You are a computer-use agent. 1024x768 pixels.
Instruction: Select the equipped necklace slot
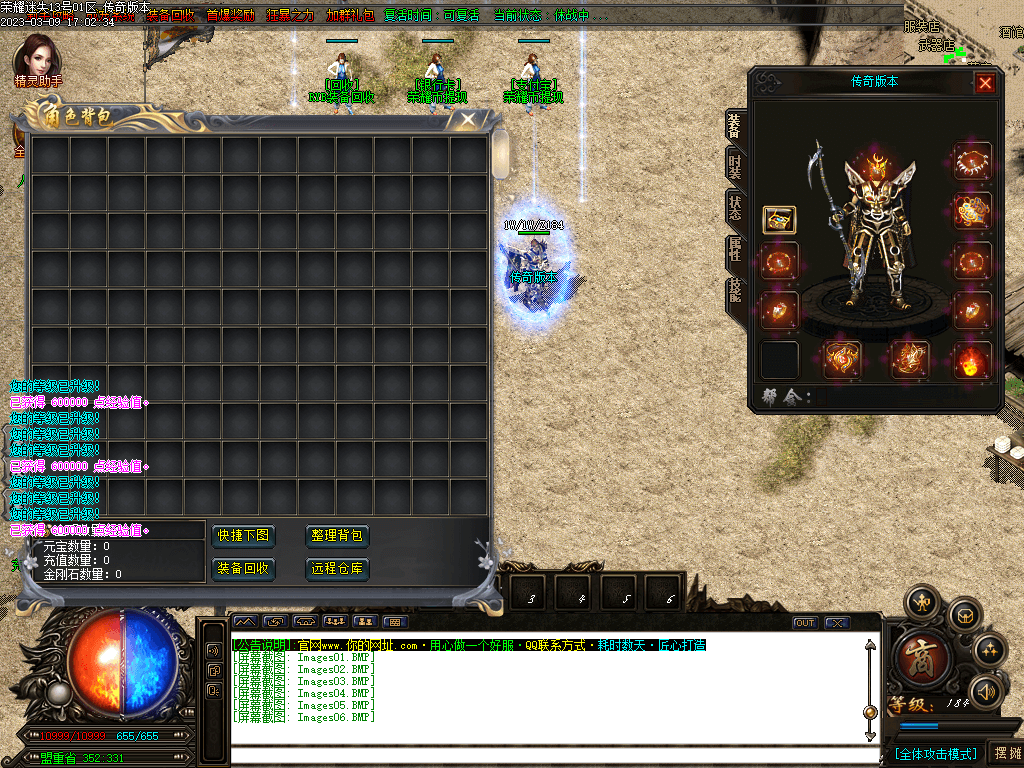click(972, 160)
